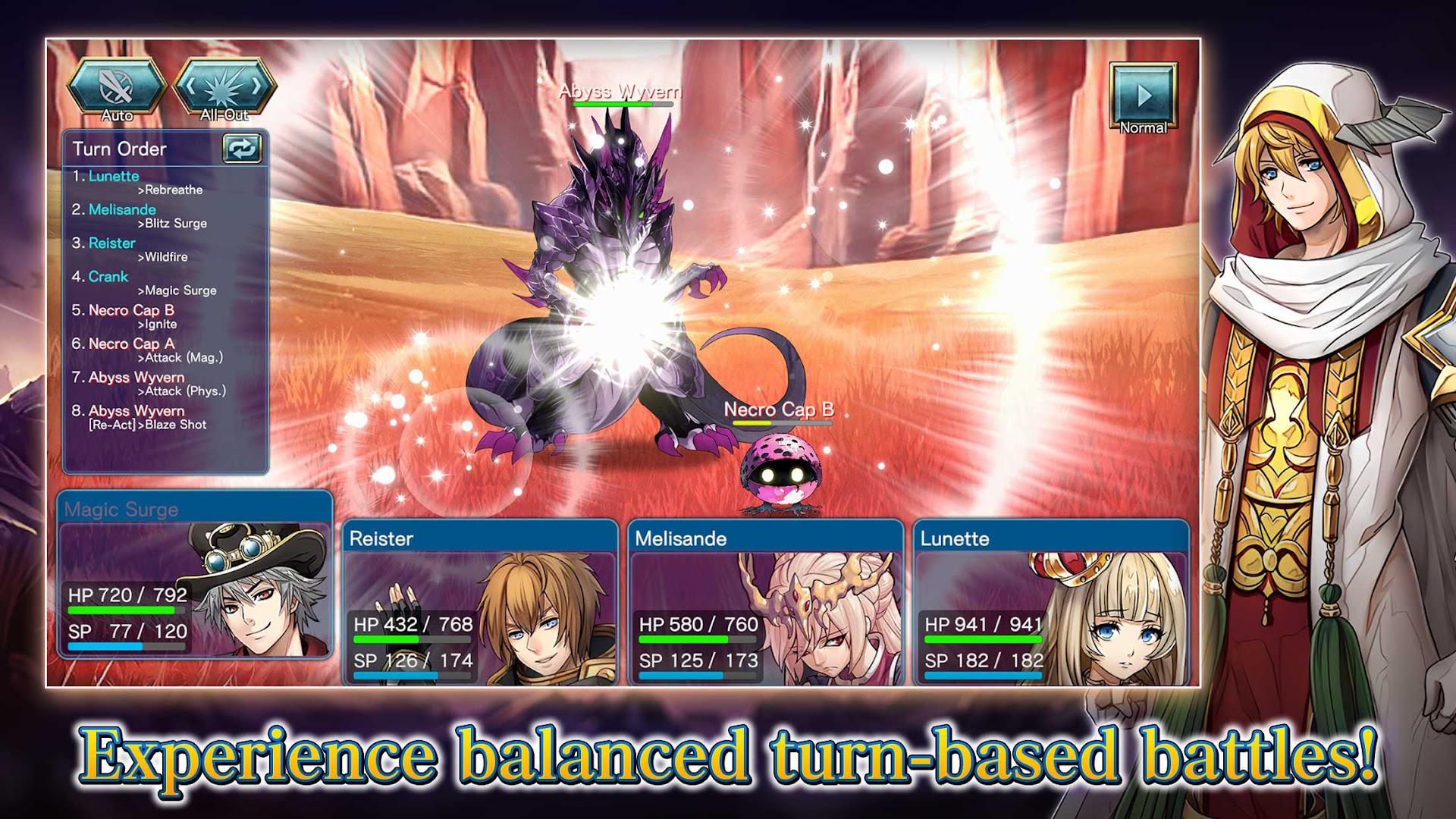Open the Turn Order panel header
1456x819 pixels.
point(121,149)
